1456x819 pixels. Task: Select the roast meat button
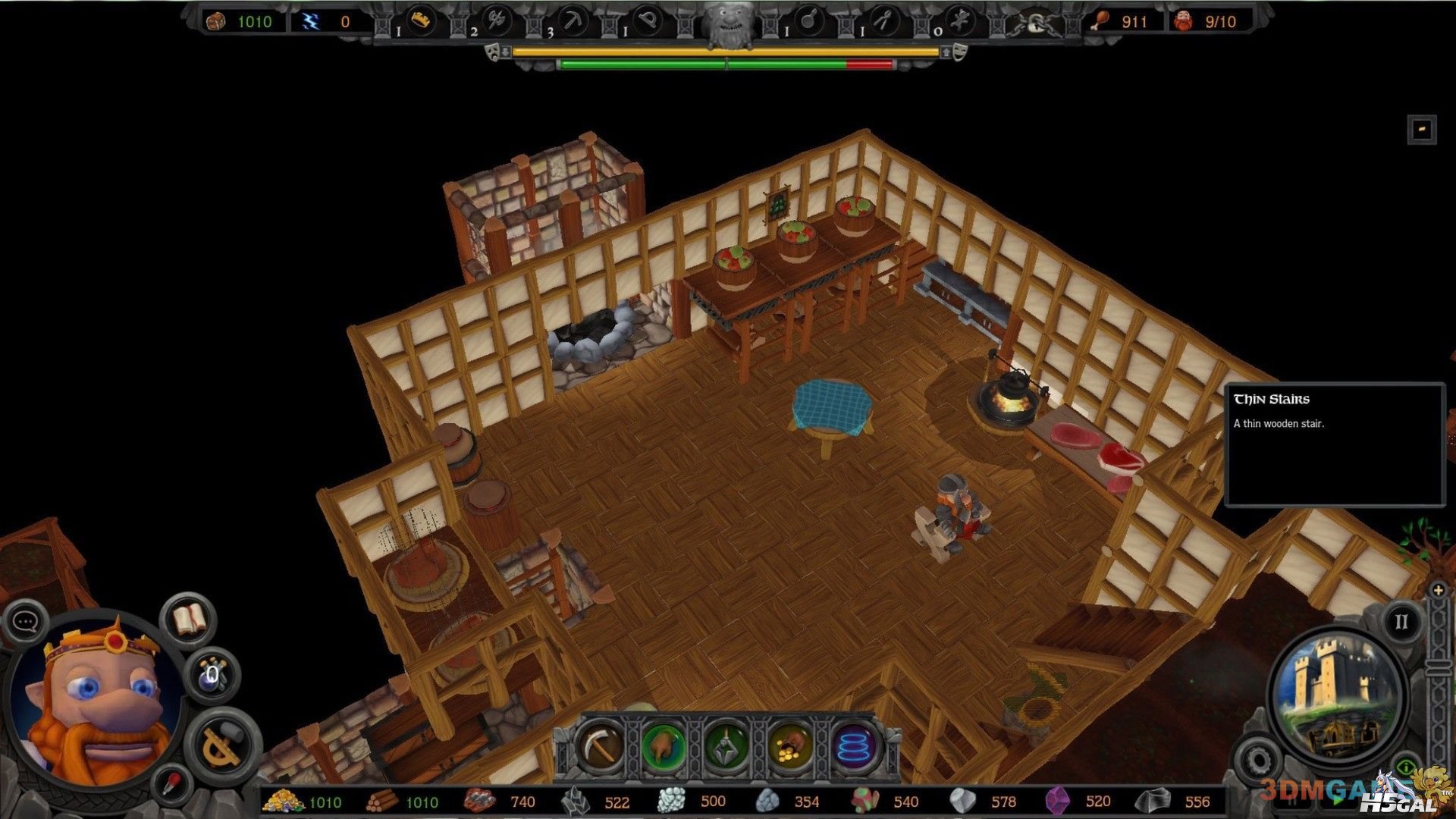tap(664, 746)
